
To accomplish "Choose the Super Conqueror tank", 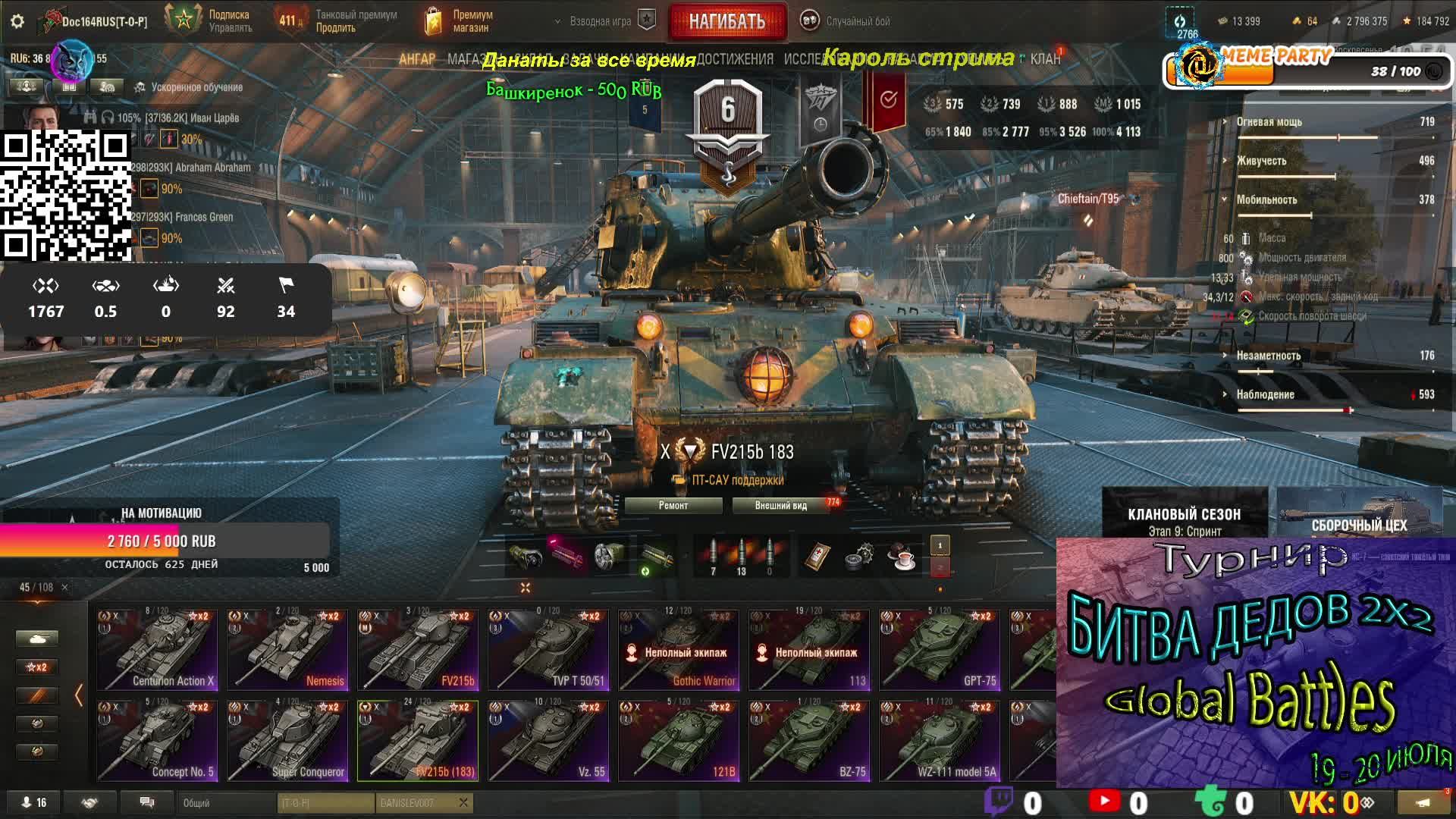I will pyautogui.click(x=288, y=741).
